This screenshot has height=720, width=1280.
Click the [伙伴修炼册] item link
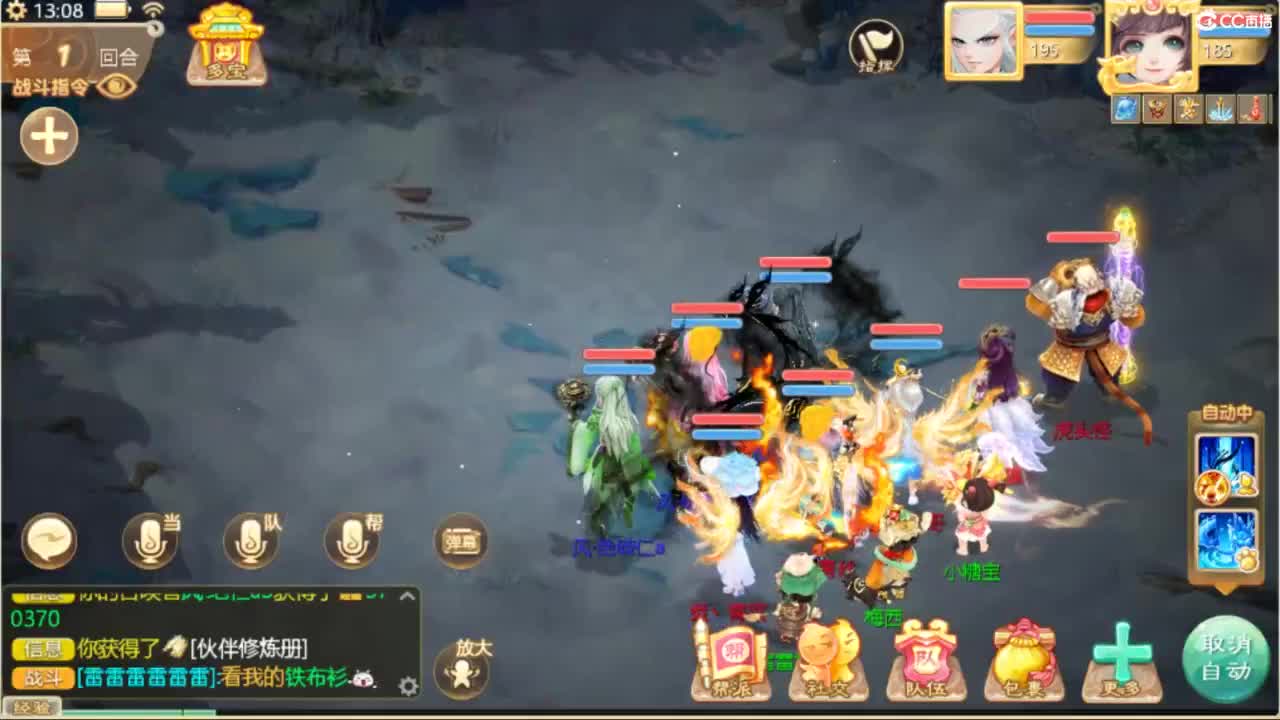tap(247, 650)
